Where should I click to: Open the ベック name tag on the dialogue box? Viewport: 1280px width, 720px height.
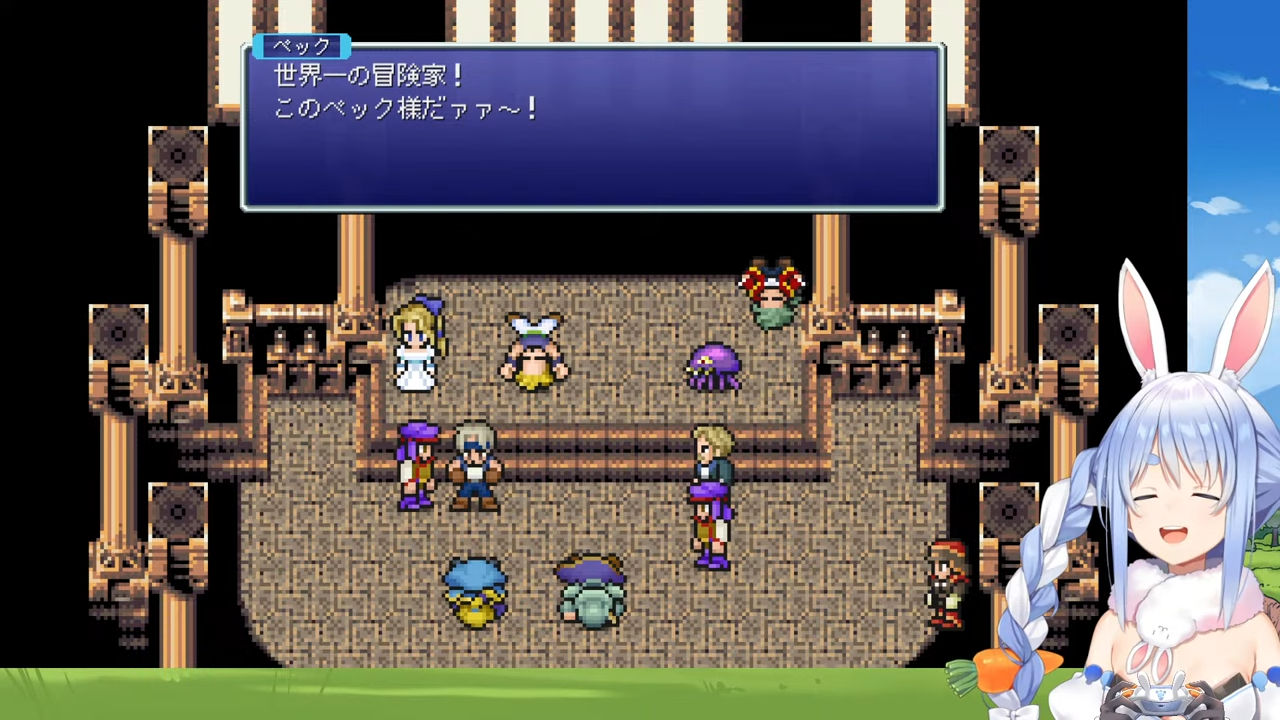(301, 46)
